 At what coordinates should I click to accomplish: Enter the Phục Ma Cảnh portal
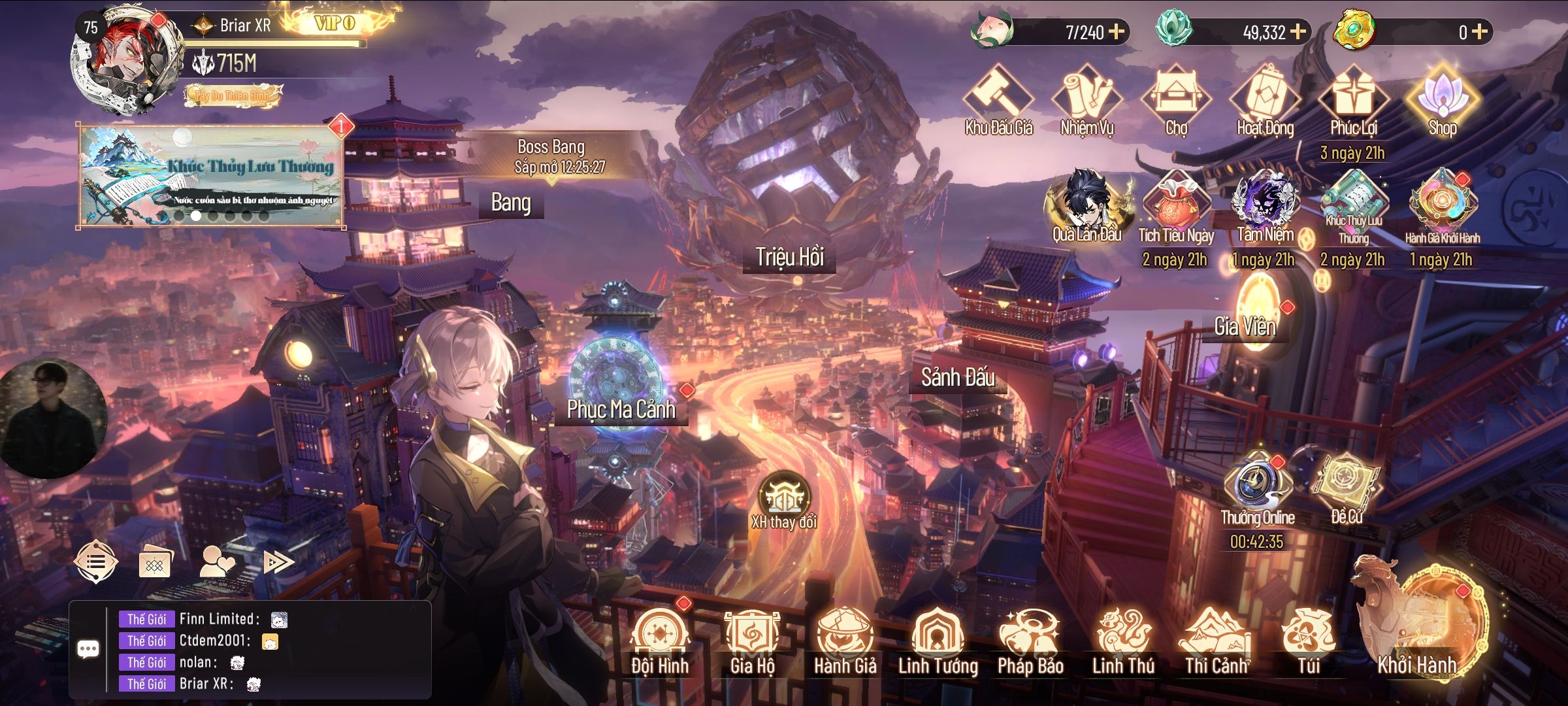[617, 379]
